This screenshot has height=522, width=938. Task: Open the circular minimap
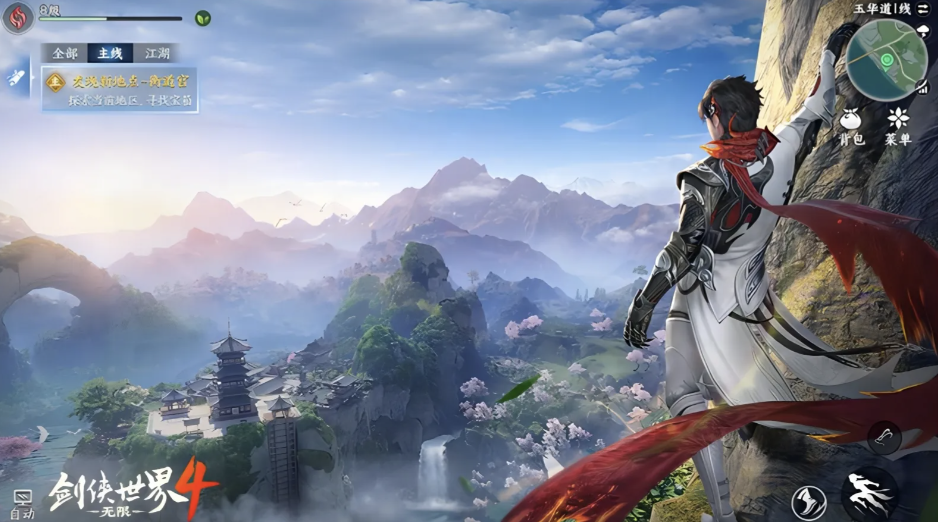point(885,60)
